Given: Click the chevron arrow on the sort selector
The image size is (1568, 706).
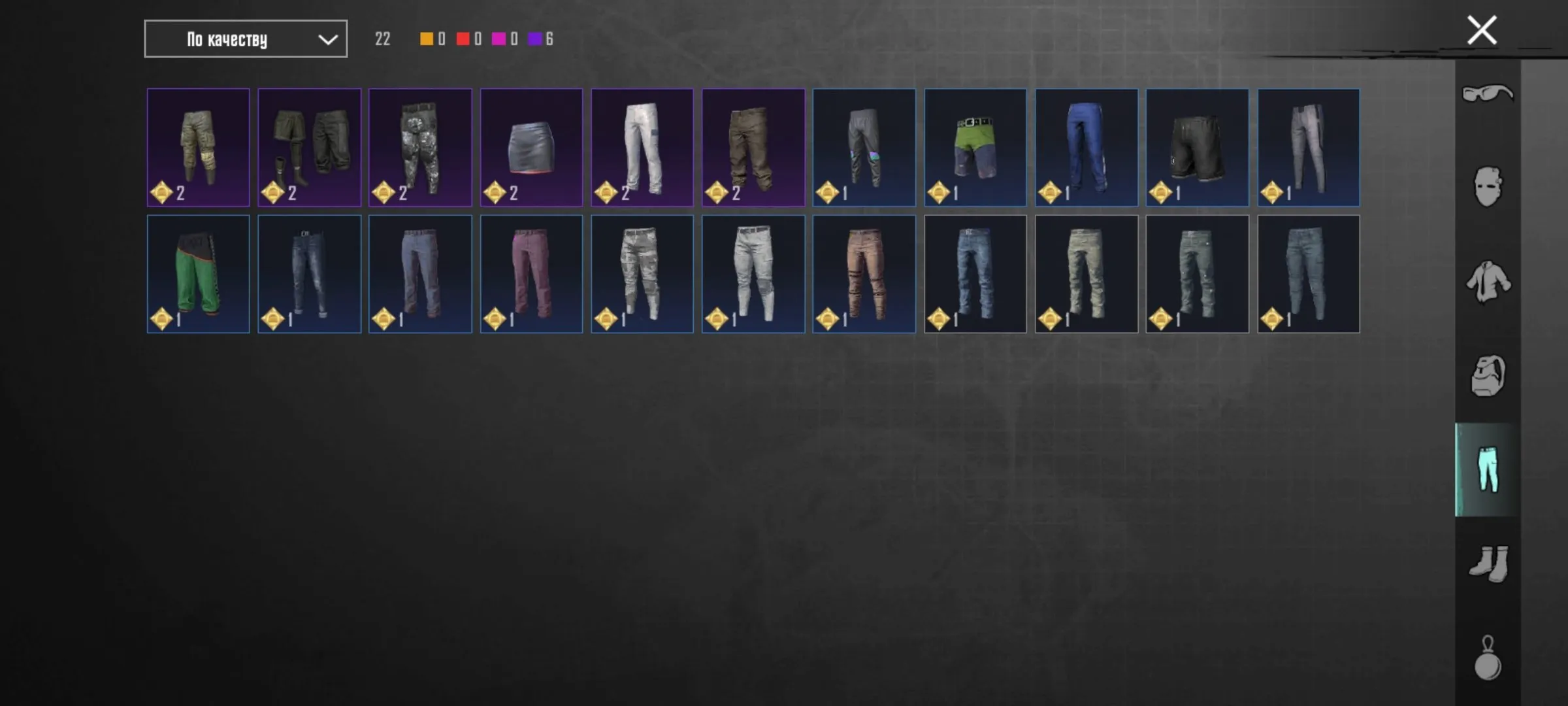Looking at the screenshot, I should (328, 39).
